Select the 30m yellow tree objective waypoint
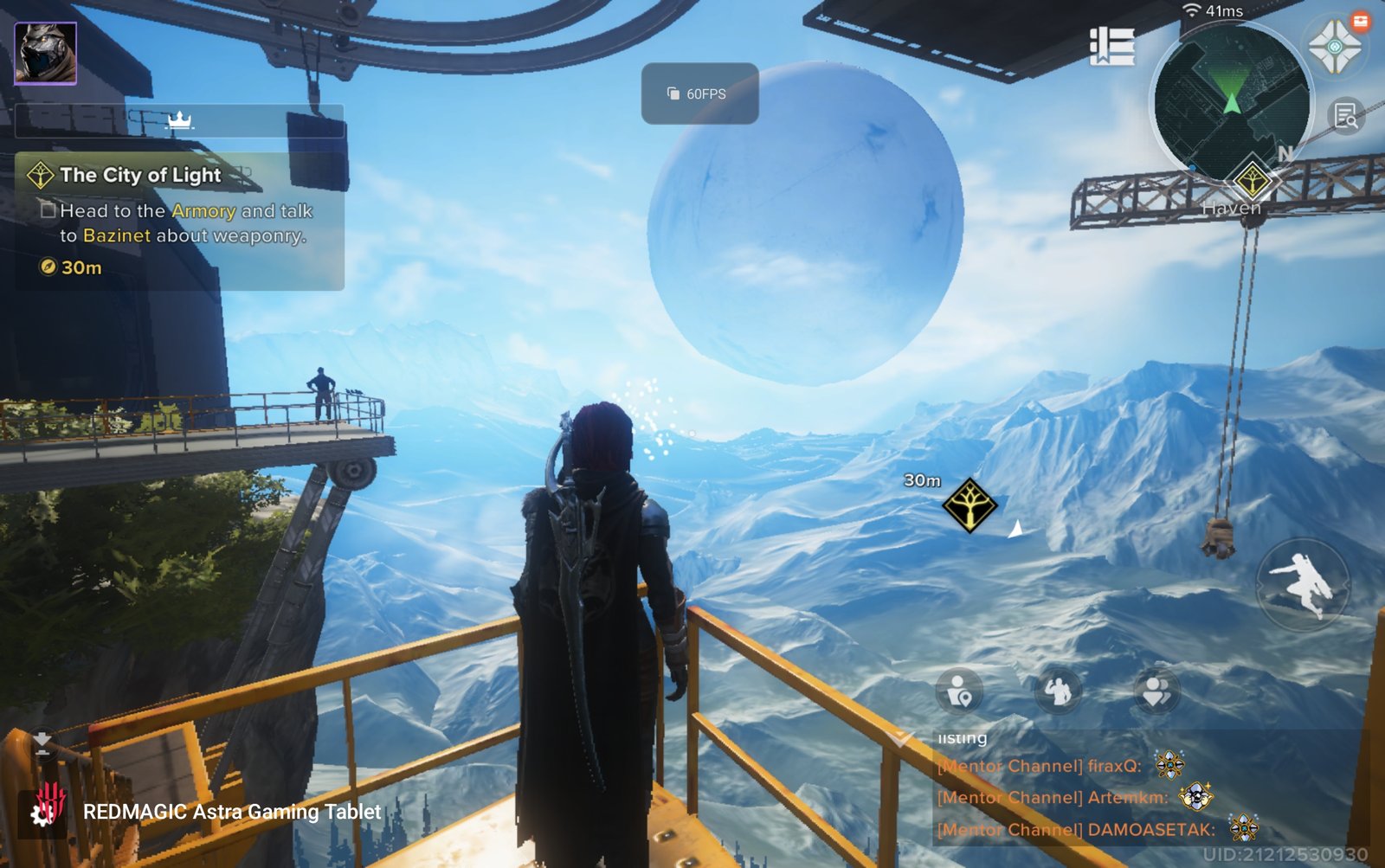Viewport: 1385px width, 868px height. [x=969, y=505]
